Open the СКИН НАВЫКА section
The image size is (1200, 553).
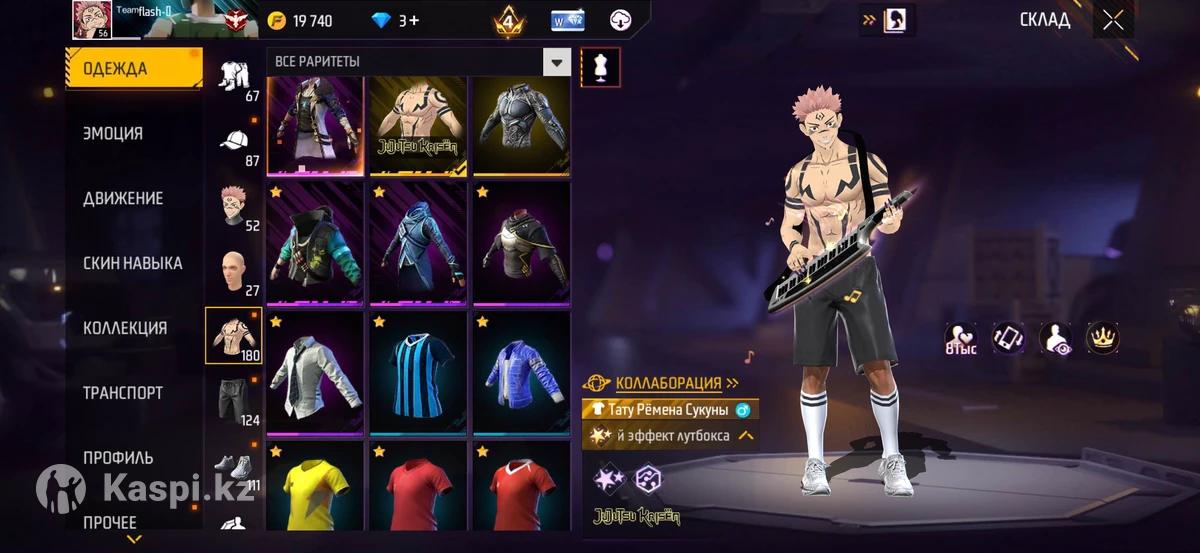click(x=132, y=264)
